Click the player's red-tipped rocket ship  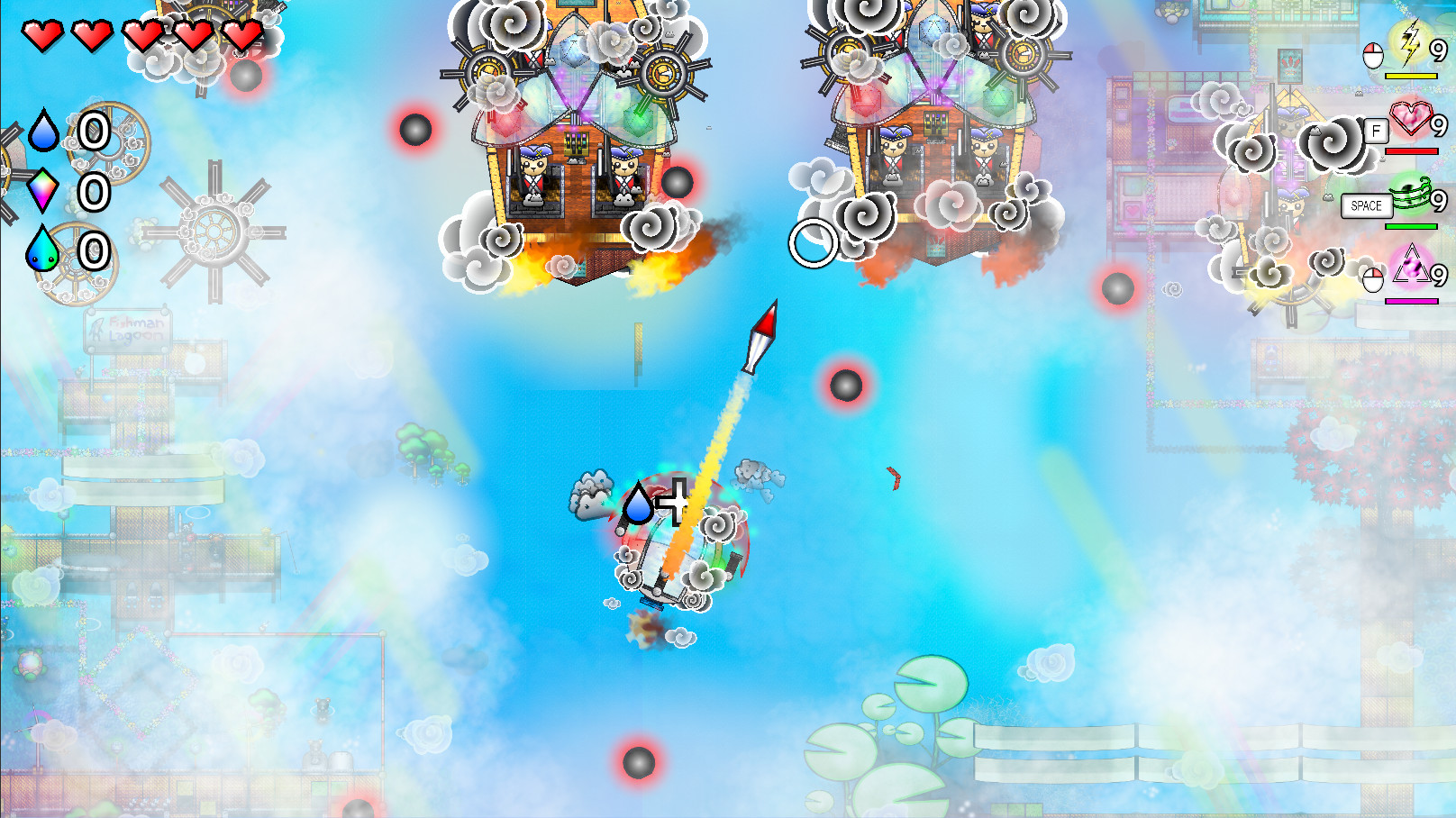761,338
